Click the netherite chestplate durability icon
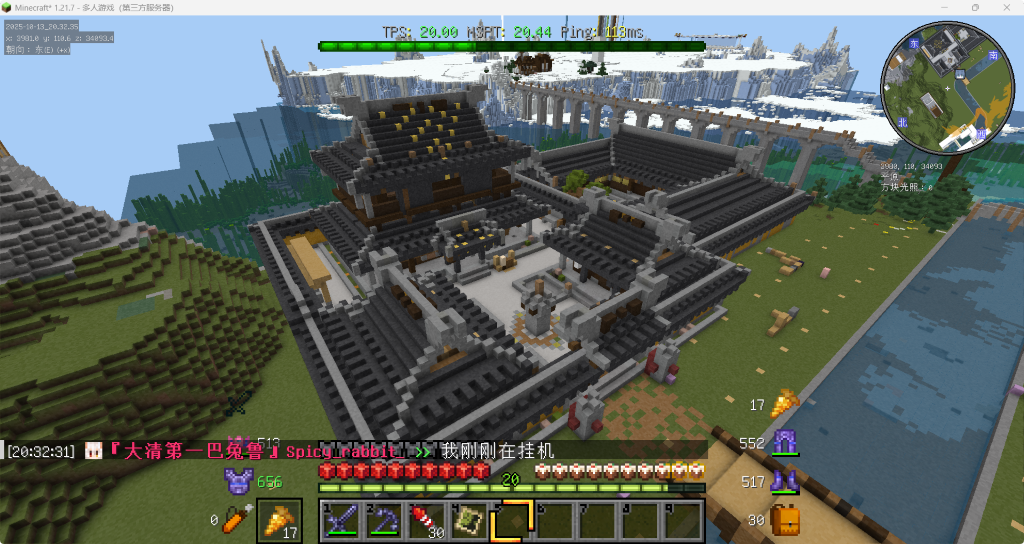1024x544 pixels. (238, 482)
